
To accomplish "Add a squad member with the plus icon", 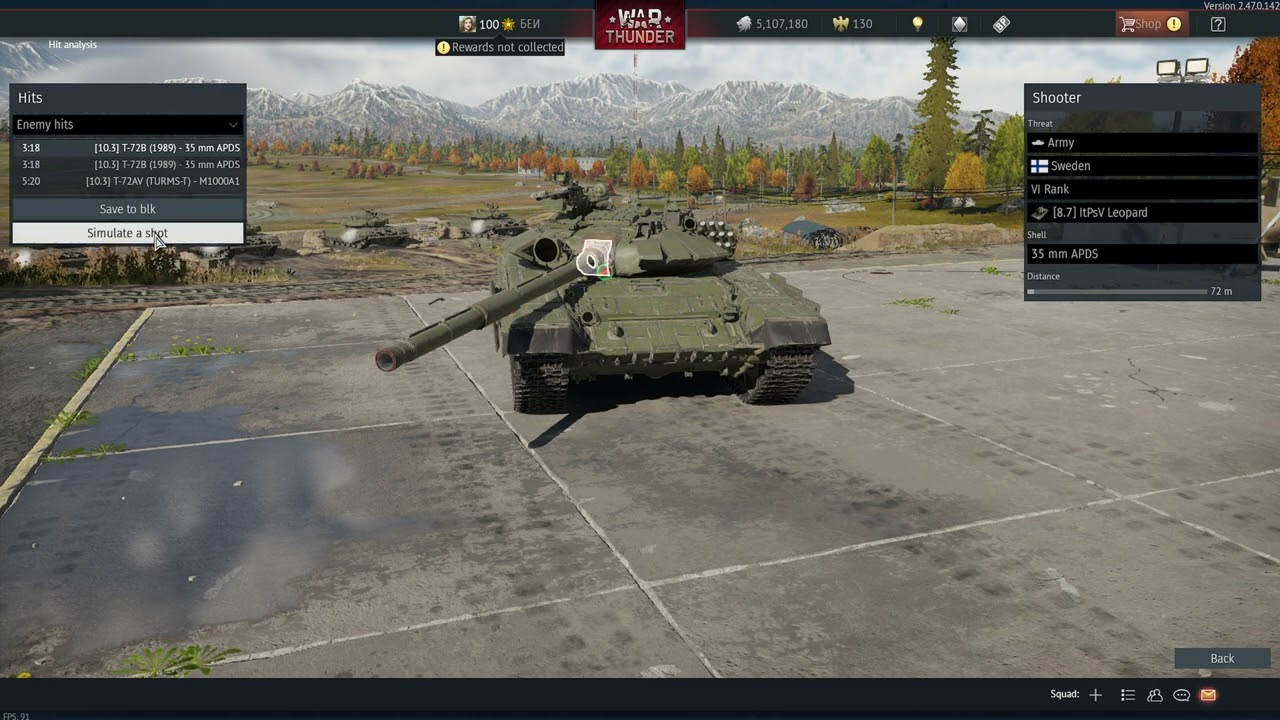I will (1096, 695).
